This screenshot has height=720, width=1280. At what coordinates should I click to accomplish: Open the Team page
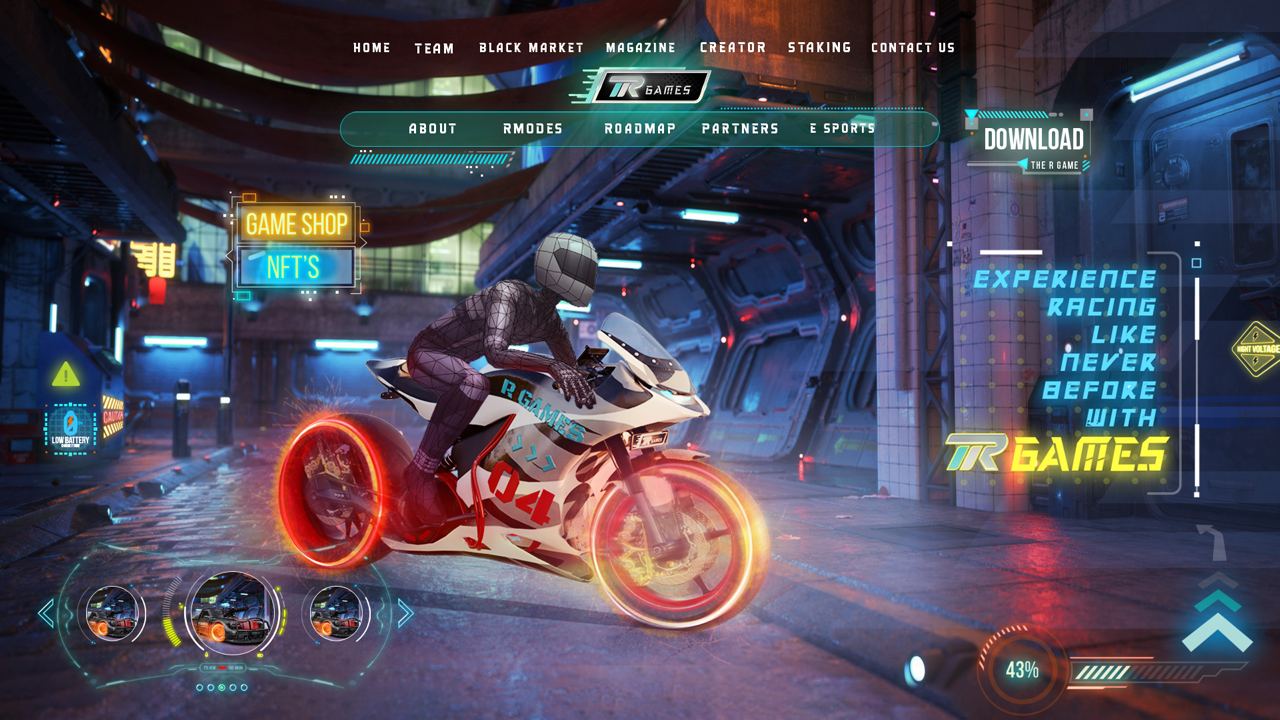(x=434, y=48)
